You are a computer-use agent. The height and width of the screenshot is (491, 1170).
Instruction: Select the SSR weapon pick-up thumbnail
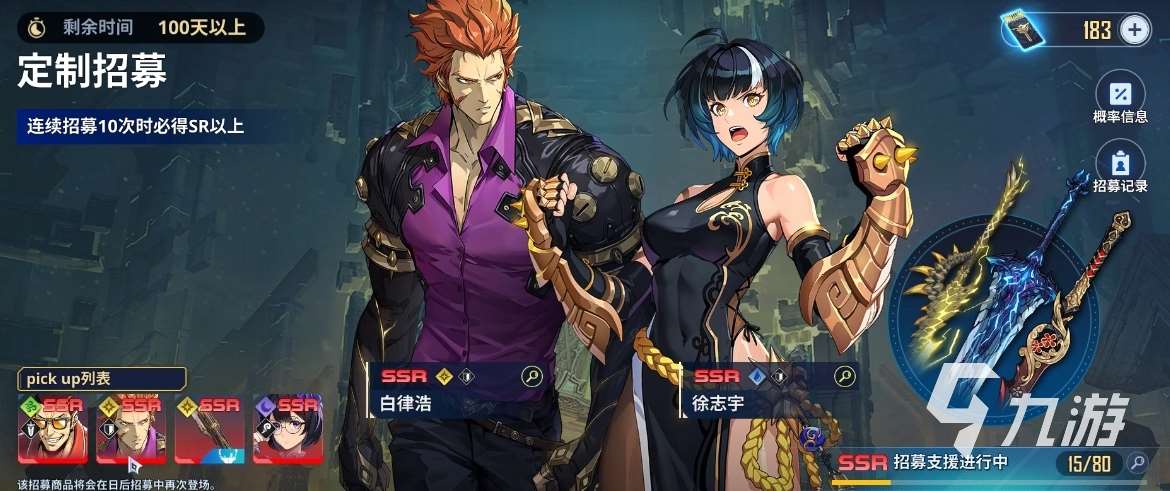[209, 429]
